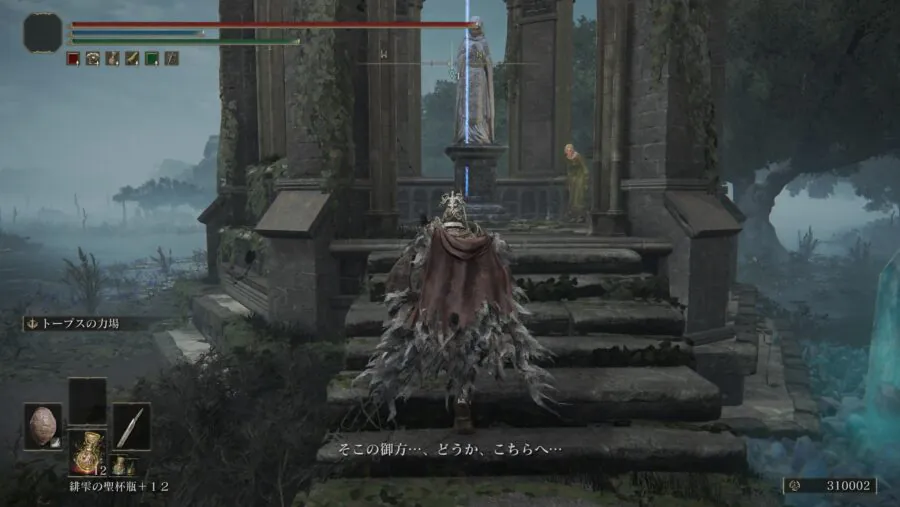The height and width of the screenshot is (507, 900).
Task: Select the left-hand egg-shaped item slot
Action: [43, 426]
